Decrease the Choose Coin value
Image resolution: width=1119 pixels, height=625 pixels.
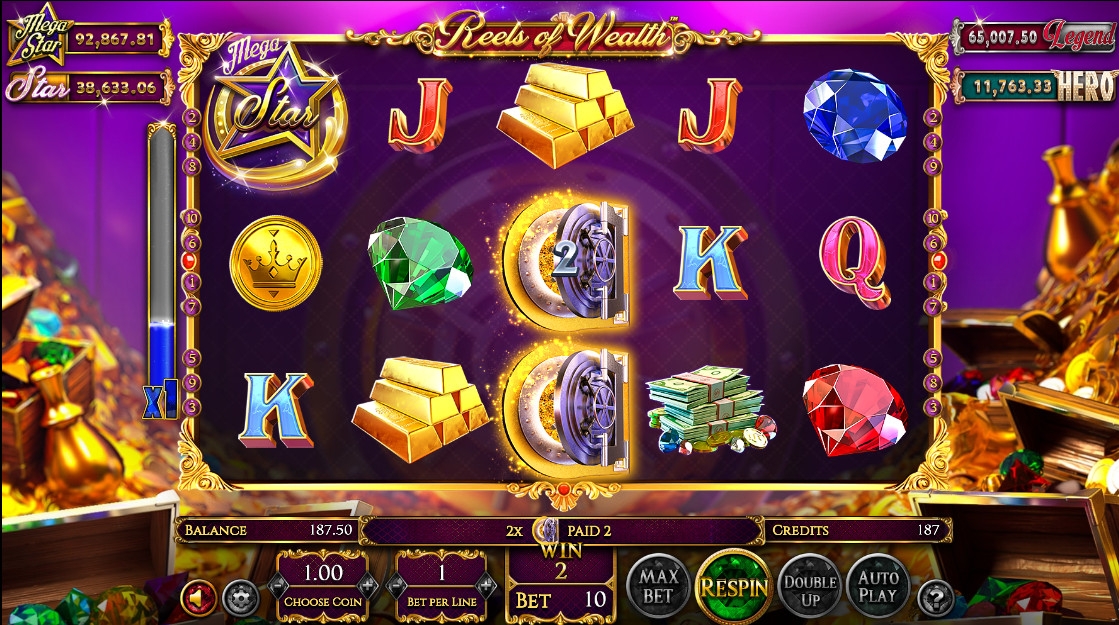tap(278, 586)
